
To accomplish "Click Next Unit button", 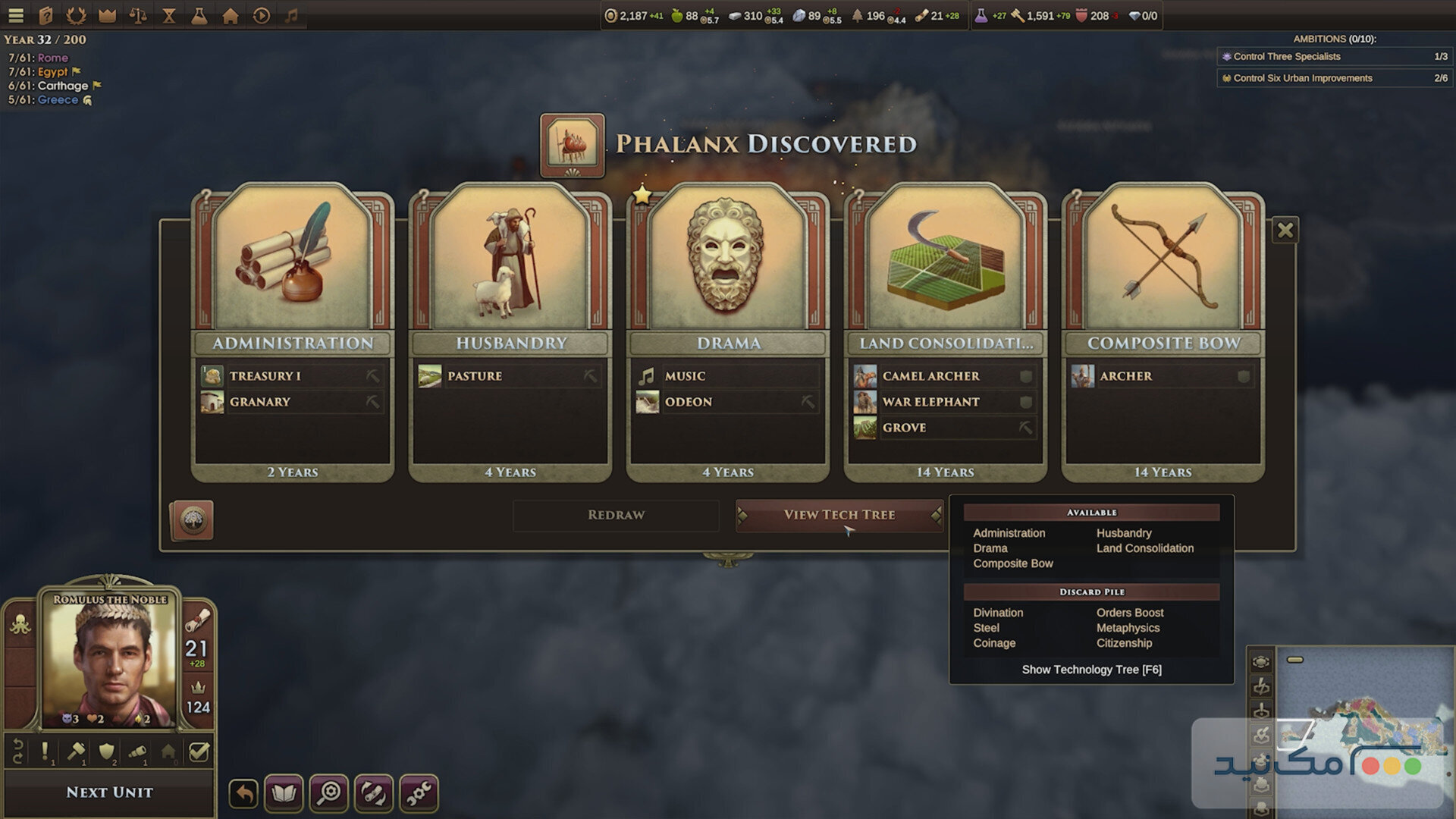I will click(x=109, y=792).
